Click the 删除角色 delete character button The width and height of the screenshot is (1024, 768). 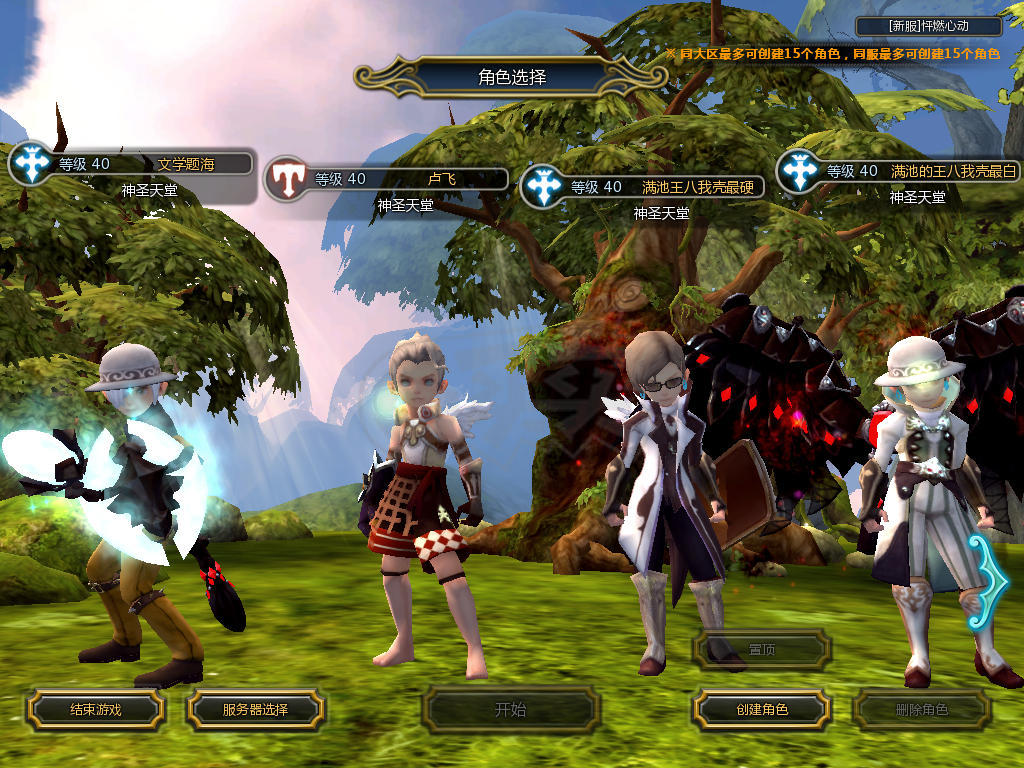click(x=921, y=710)
